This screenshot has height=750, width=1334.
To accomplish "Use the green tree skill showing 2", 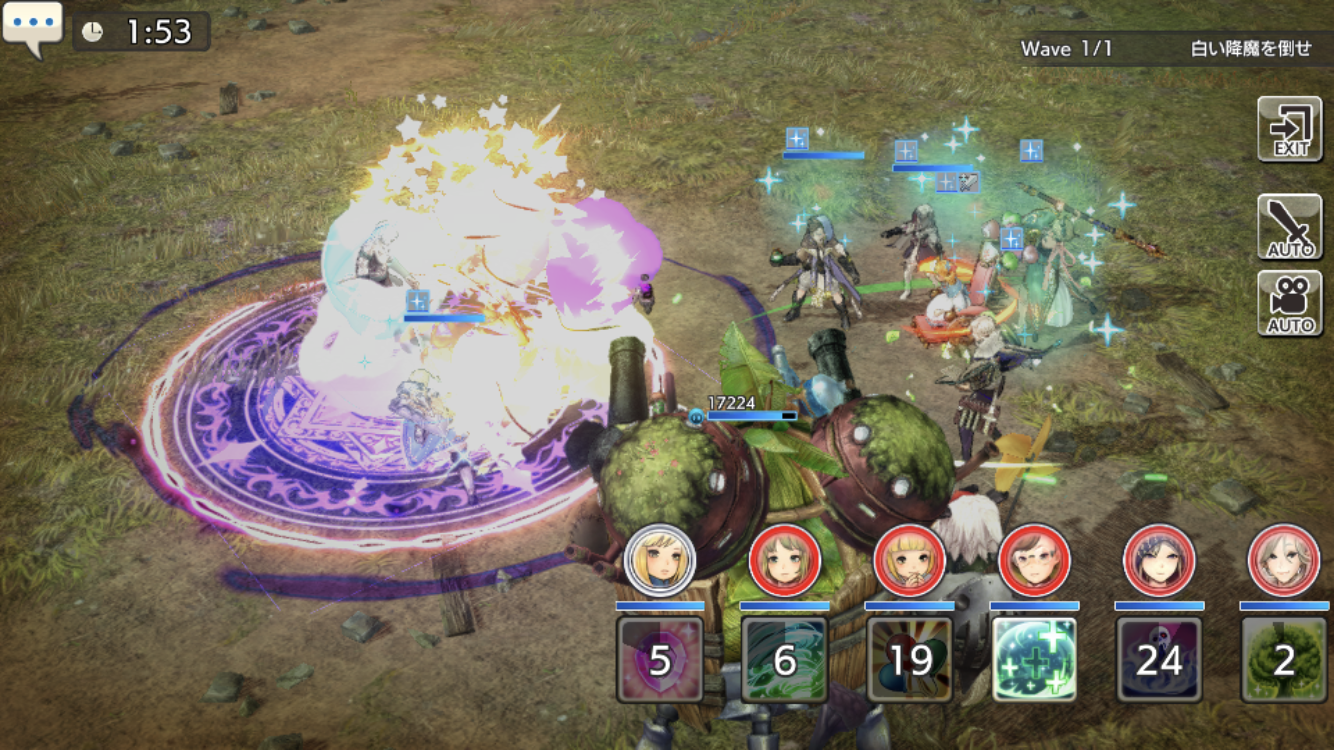I will (x=1283, y=659).
